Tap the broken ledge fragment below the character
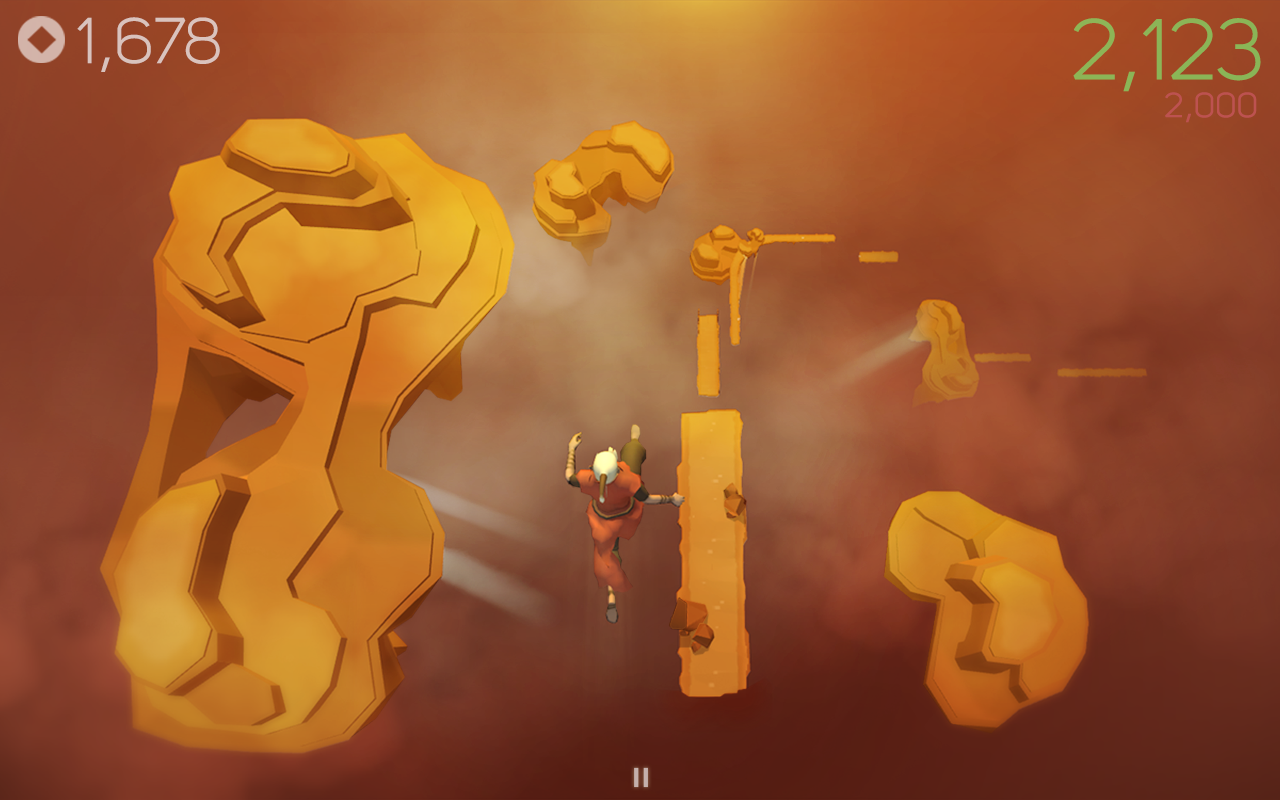 [700, 625]
